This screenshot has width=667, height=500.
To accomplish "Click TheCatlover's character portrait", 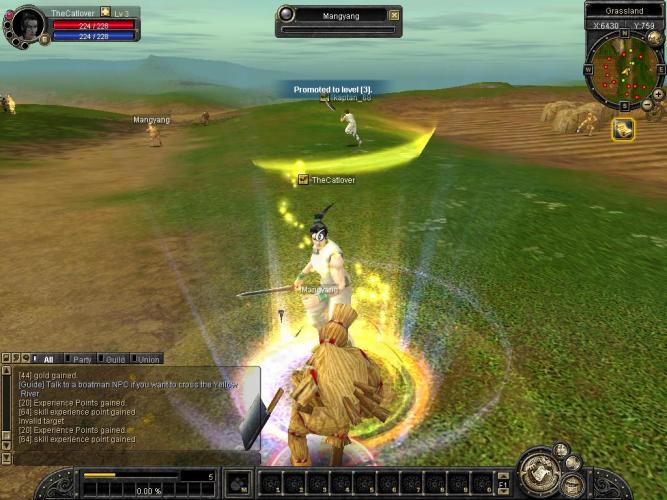I will 29,24.
